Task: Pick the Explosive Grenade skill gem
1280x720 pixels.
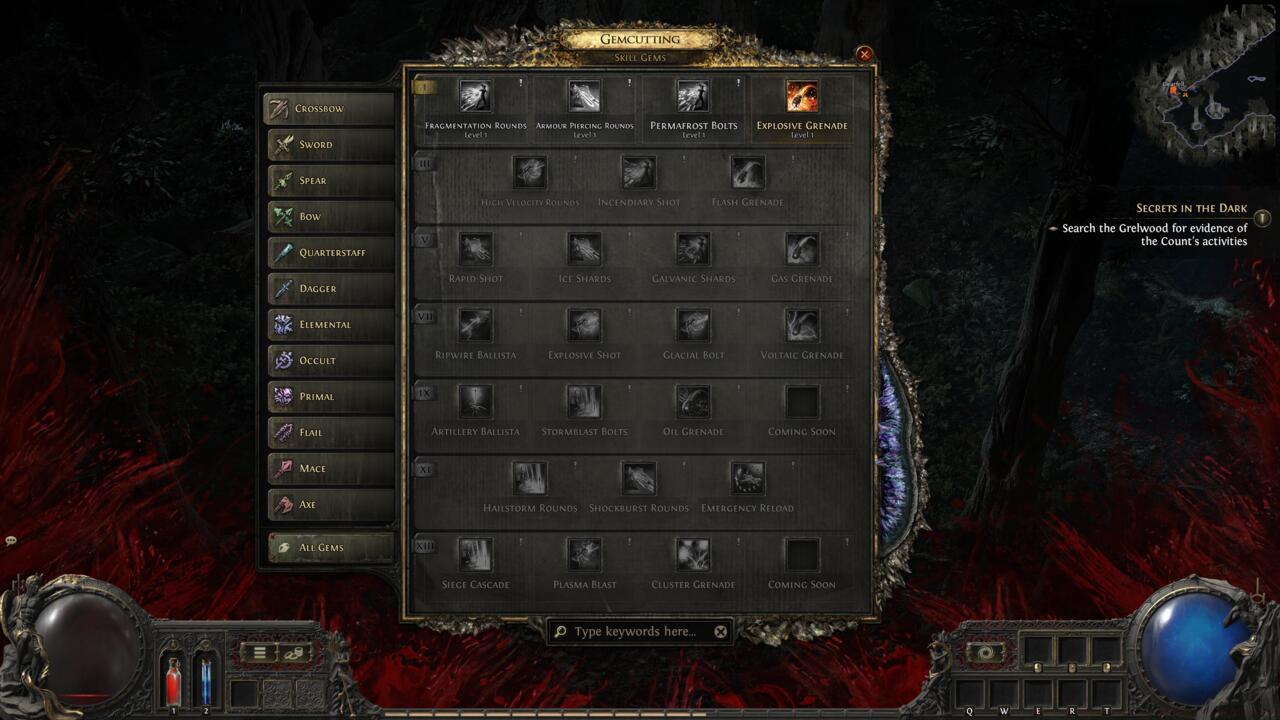Action: pos(803,97)
